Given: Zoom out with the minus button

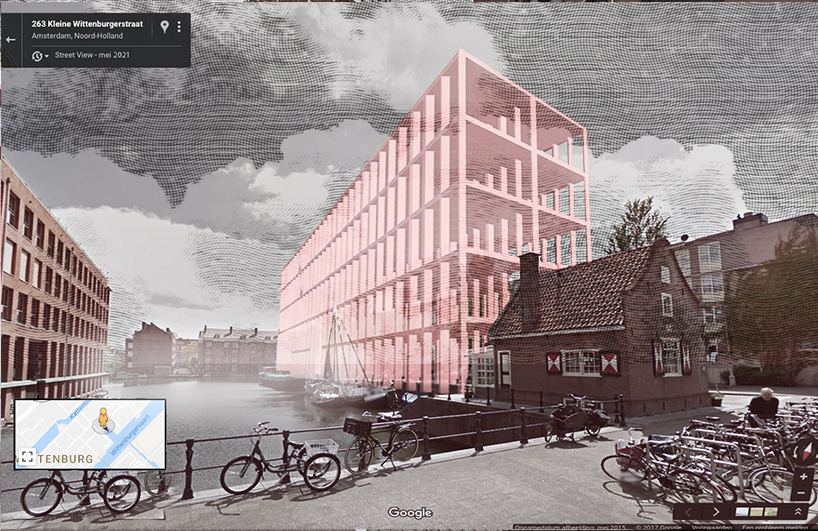Looking at the screenshot, I should click(x=803, y=493).
